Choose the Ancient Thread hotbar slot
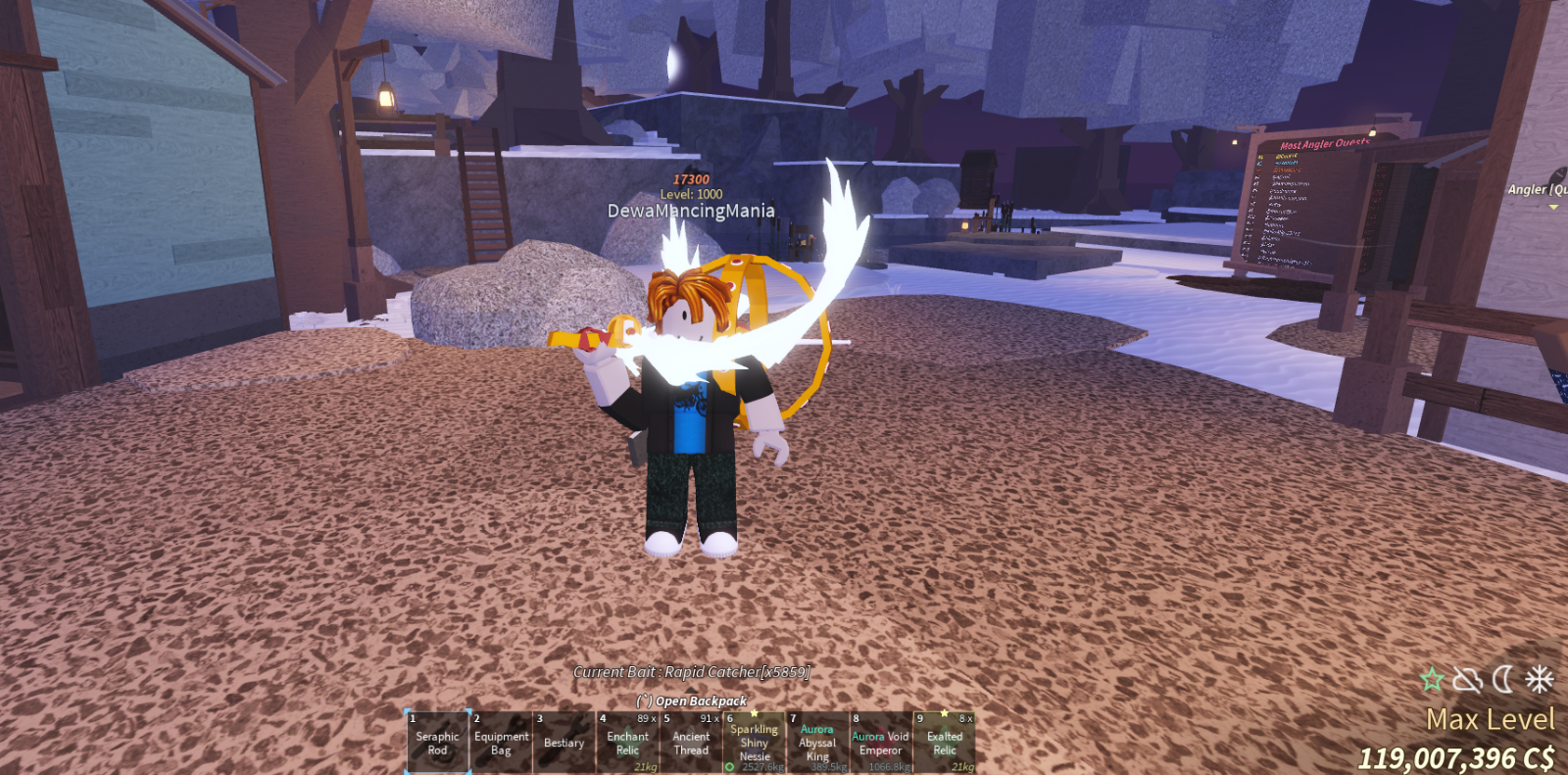The image size is (1568, 775). pyautogui.click(x=691, y=743)
